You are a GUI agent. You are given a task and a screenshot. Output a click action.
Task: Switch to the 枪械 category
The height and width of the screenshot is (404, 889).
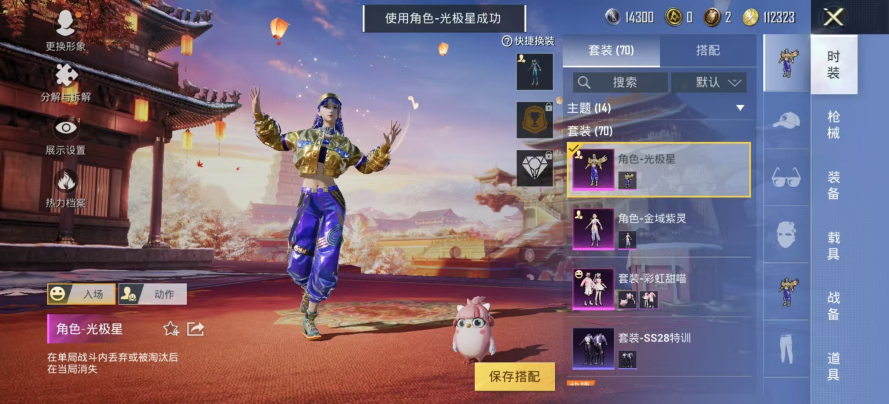(x=833, y=125)
